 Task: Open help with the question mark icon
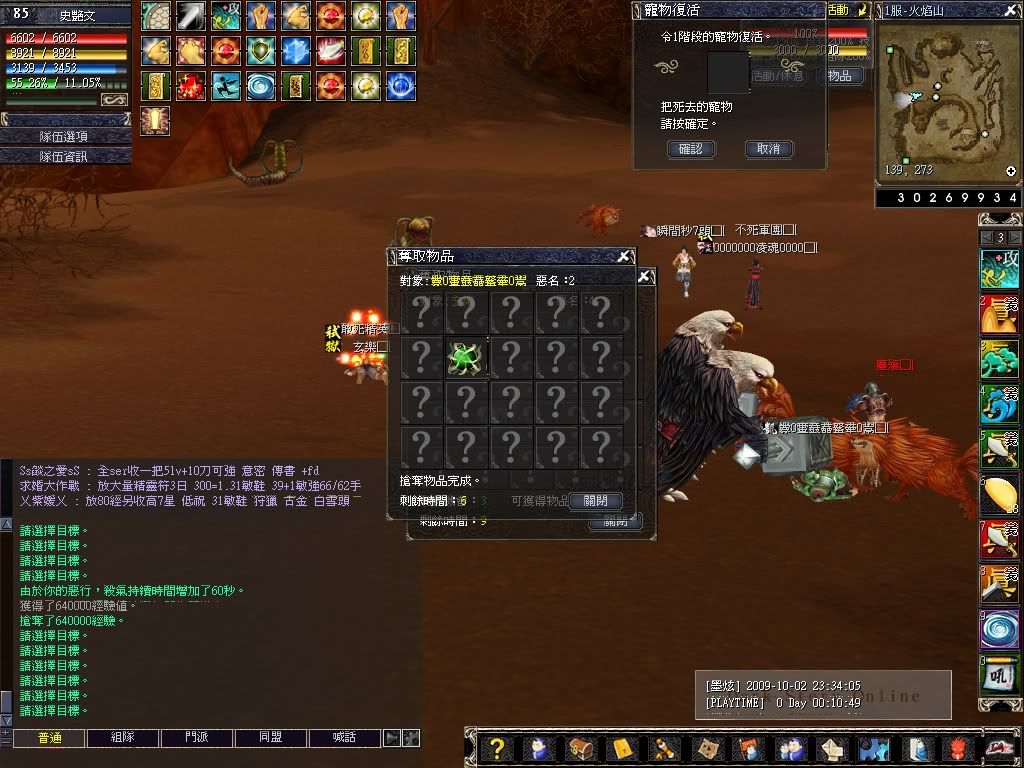(x=497, y=748)
